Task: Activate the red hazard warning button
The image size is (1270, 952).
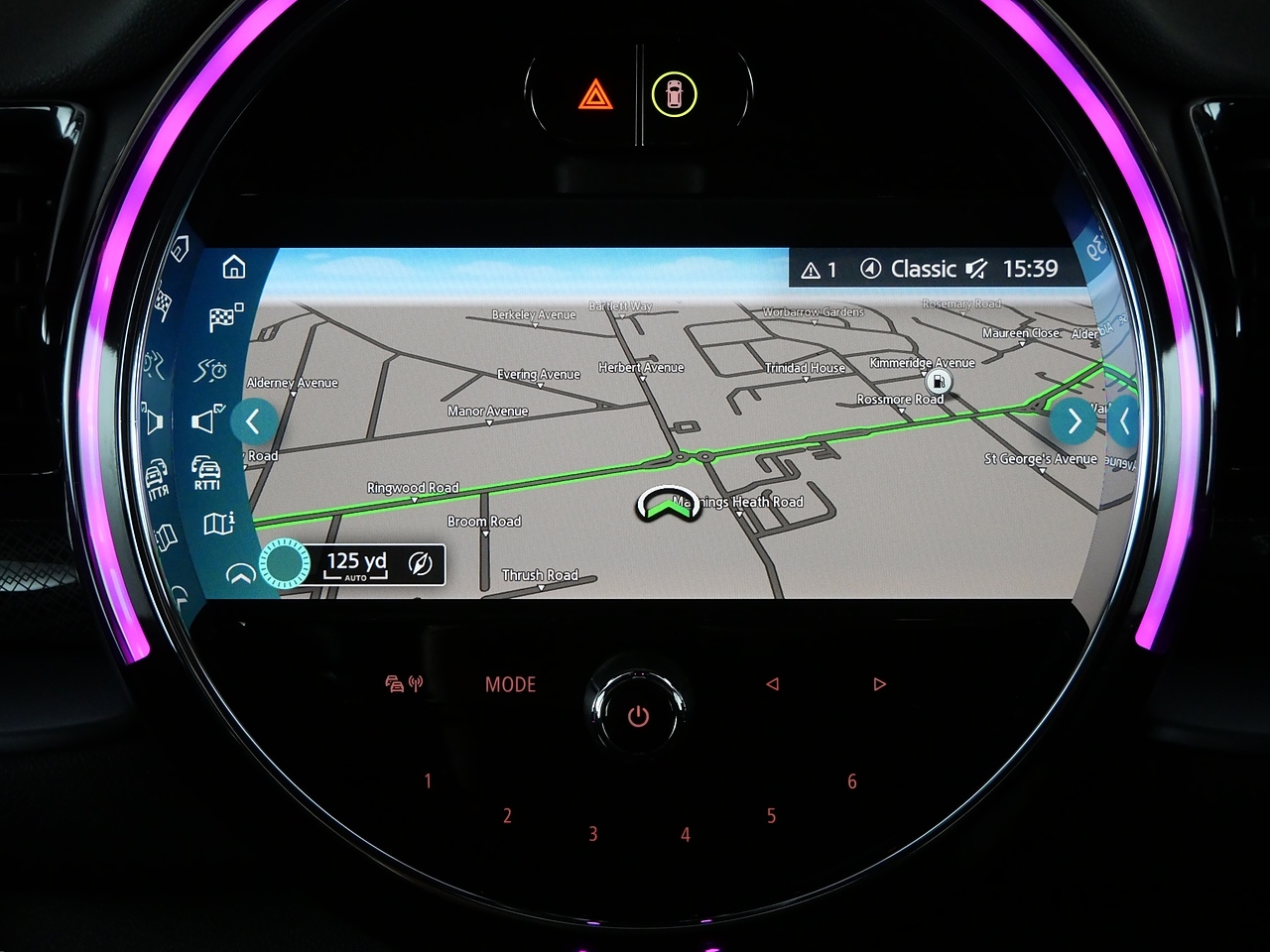Action: (595, 95)
